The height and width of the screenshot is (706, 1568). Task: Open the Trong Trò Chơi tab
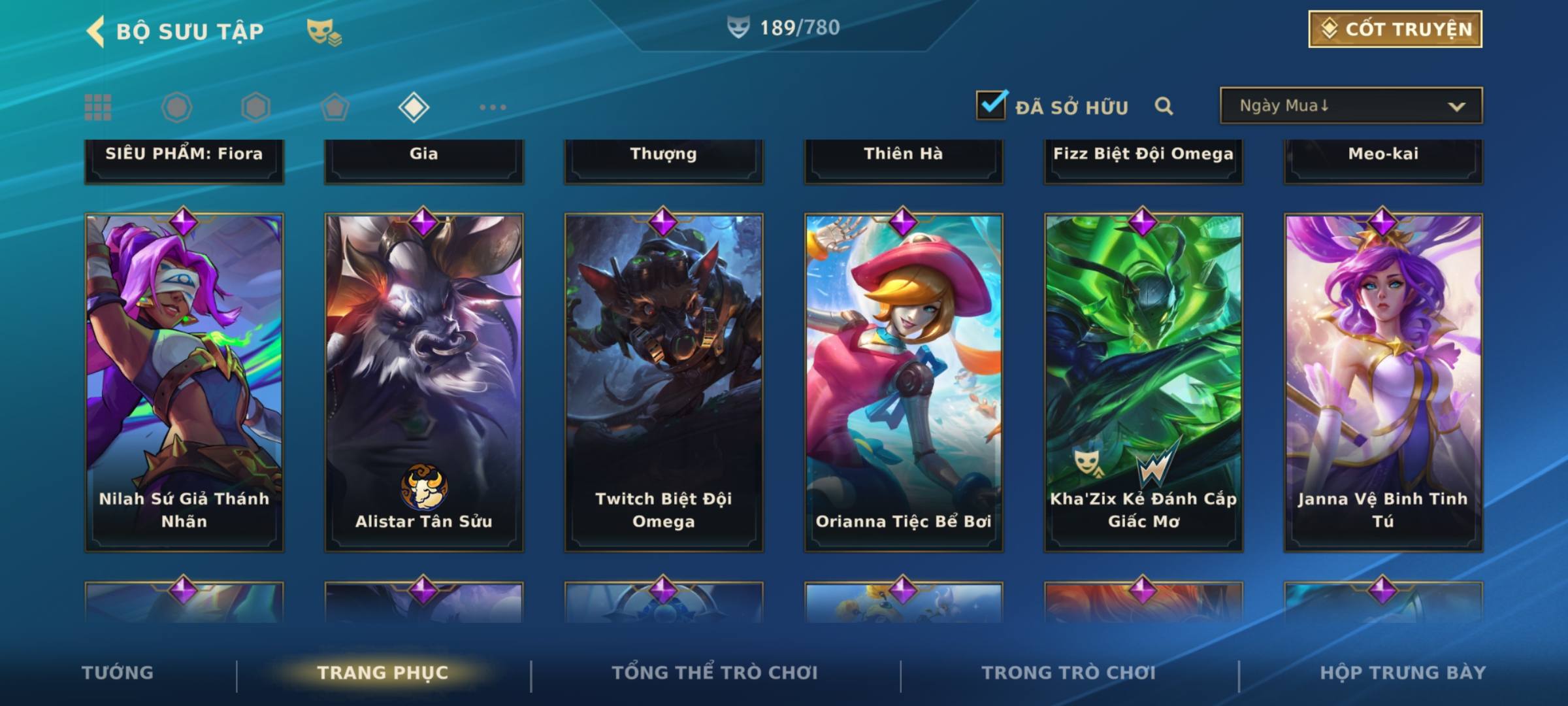(1068, 673)
